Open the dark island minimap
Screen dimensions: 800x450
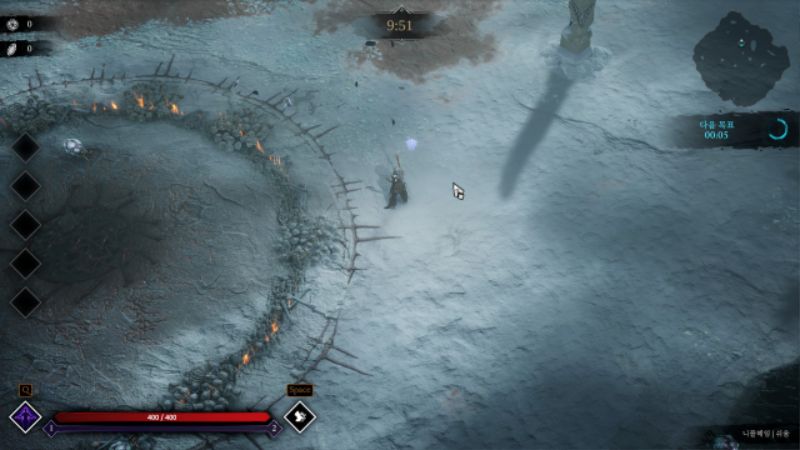coord(741,57)
